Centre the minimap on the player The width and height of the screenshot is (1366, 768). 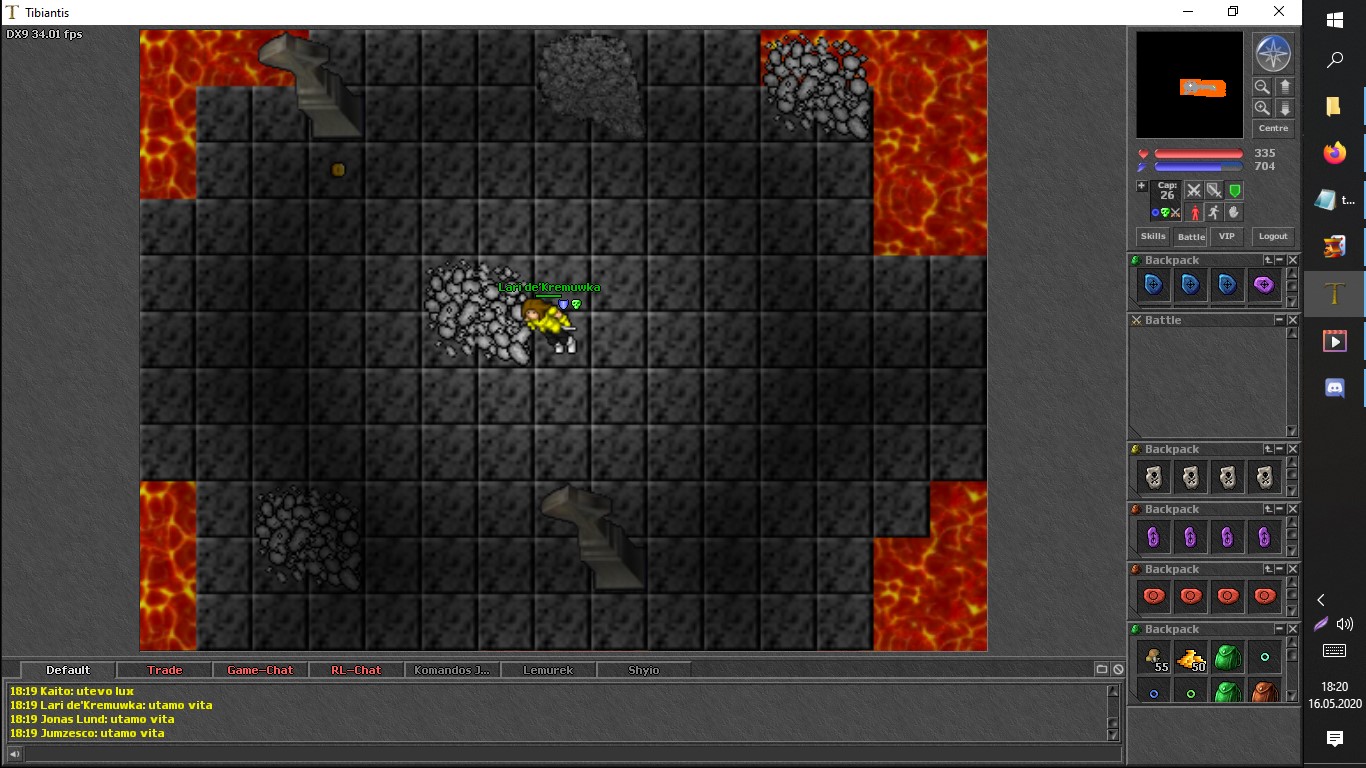[1273, 128]
